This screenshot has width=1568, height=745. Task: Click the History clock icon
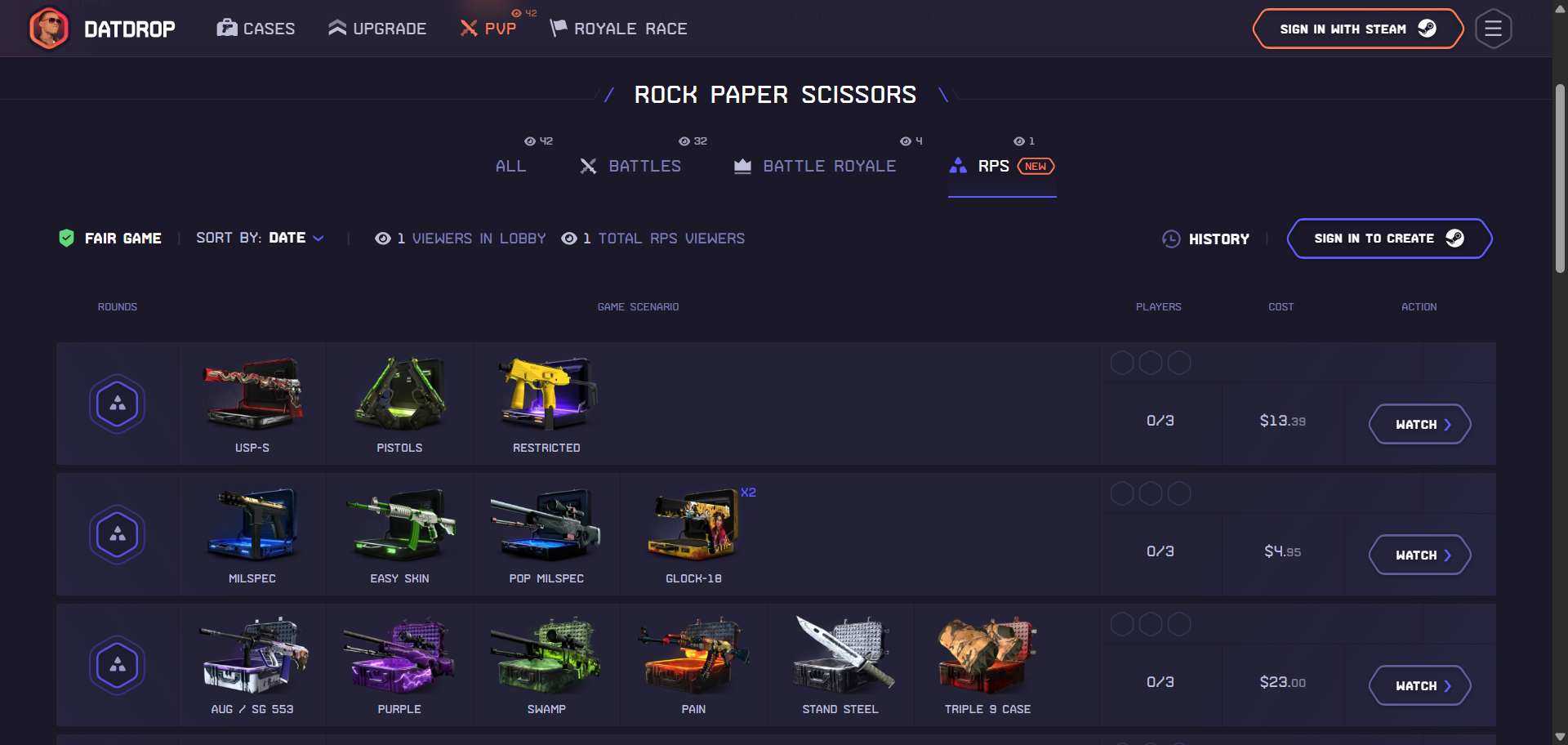coord(1171,239)
